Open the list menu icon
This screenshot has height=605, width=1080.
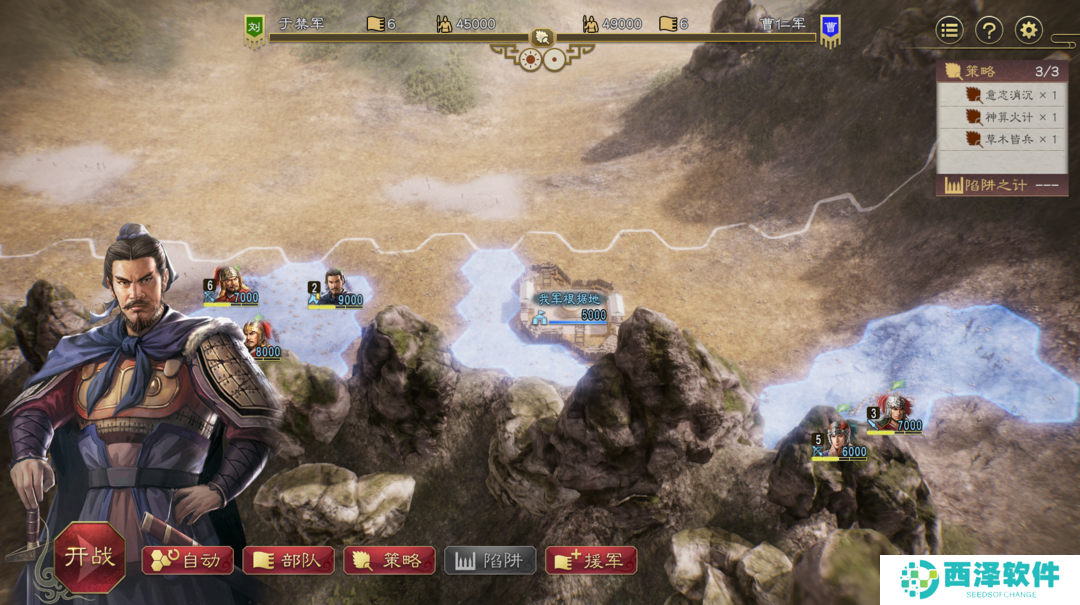tap(949, 30)
